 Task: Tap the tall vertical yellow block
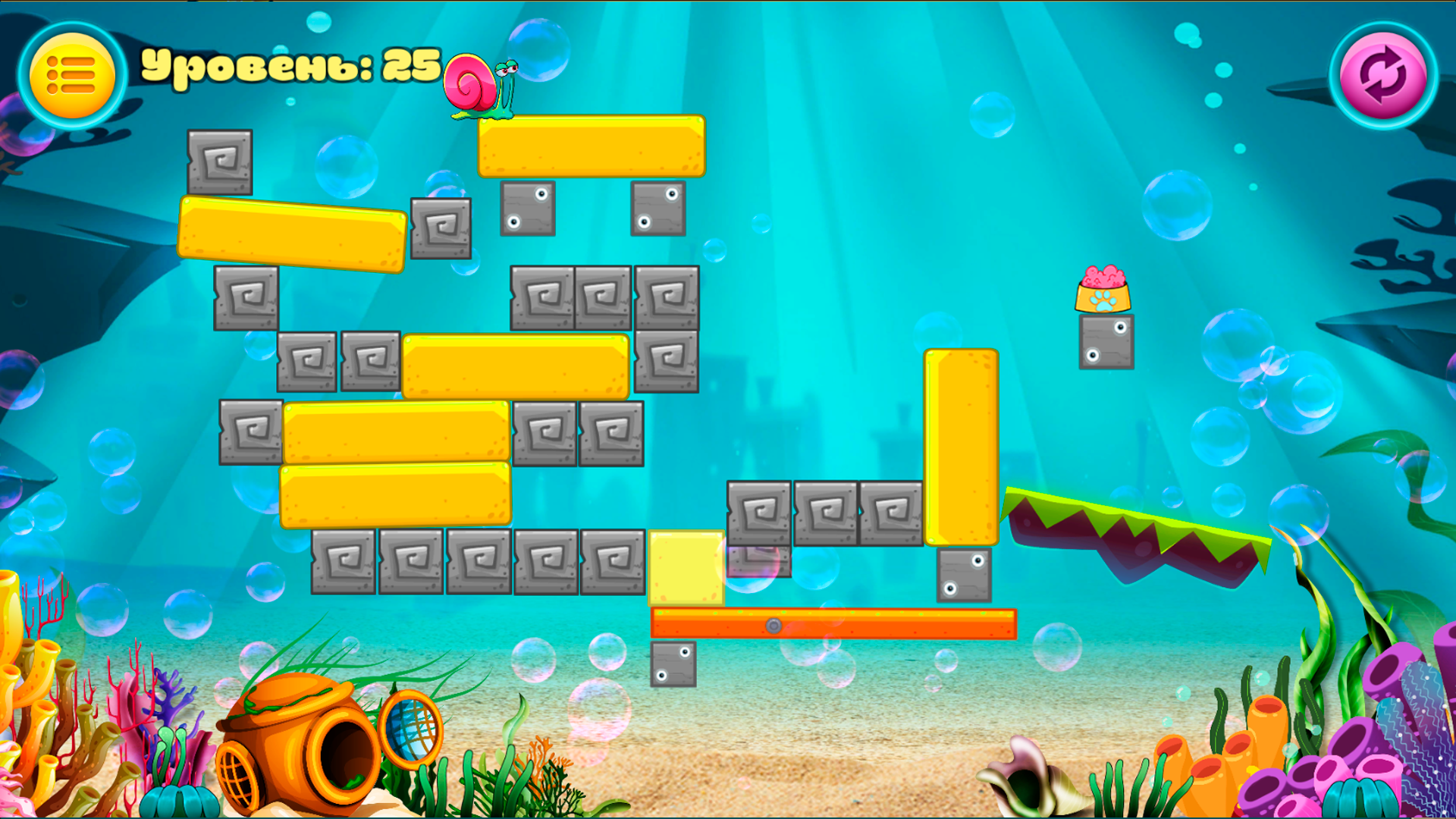click(962, 447)
